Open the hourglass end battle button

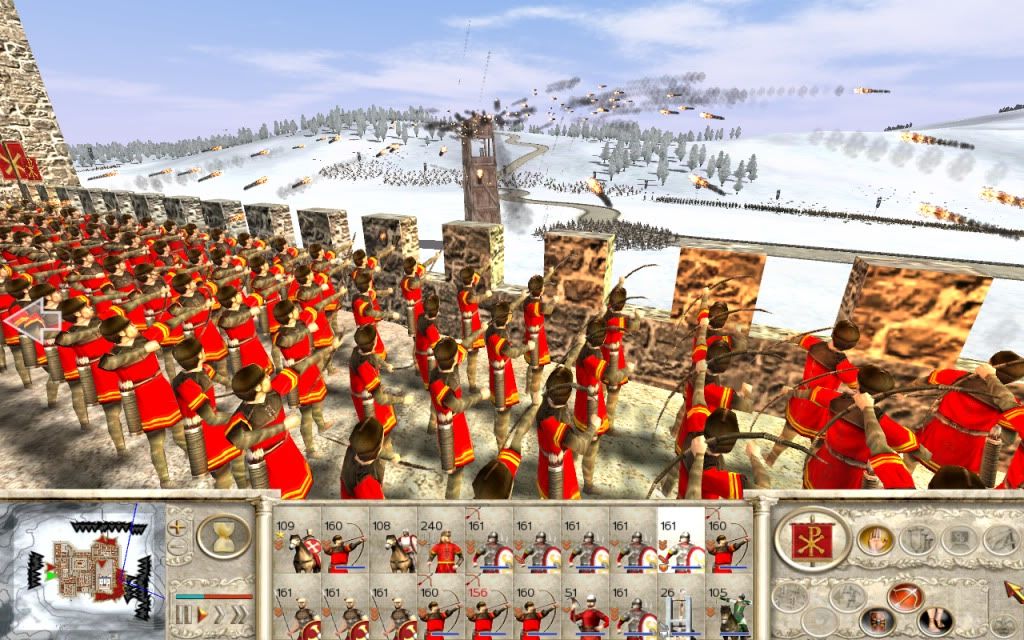pos(223,537)
